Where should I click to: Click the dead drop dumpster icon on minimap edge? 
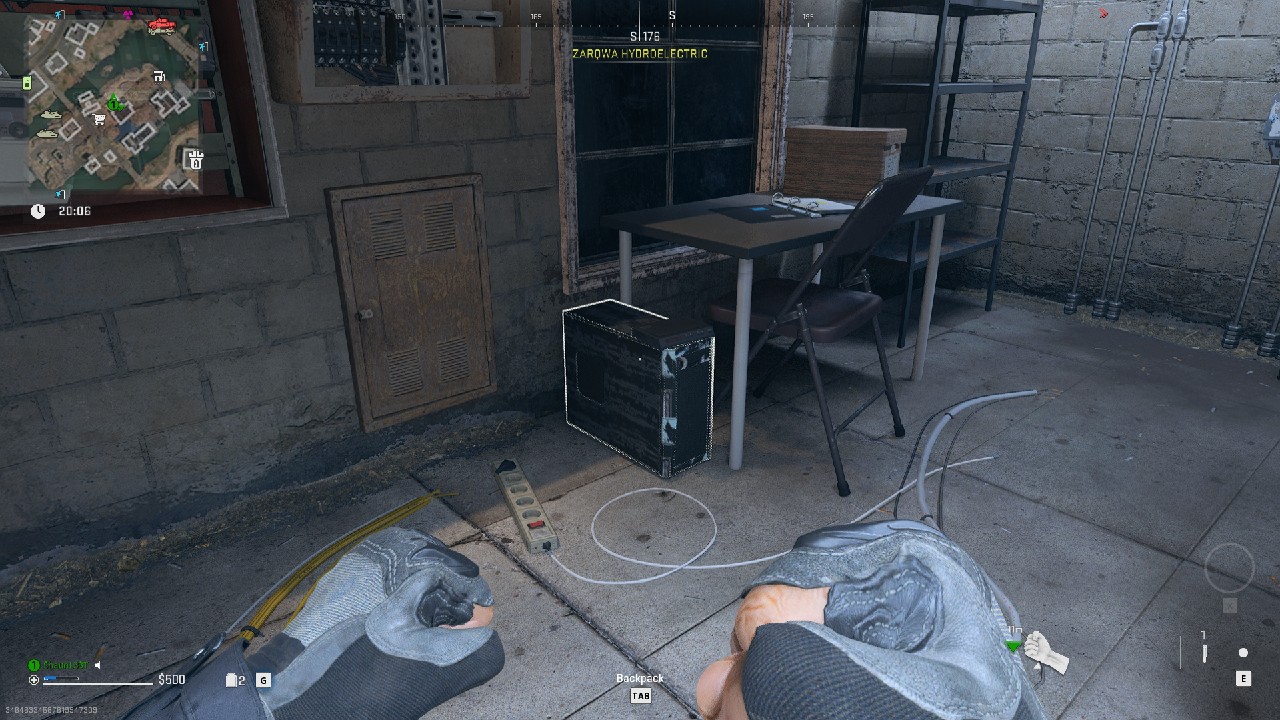tap(195, 158)
